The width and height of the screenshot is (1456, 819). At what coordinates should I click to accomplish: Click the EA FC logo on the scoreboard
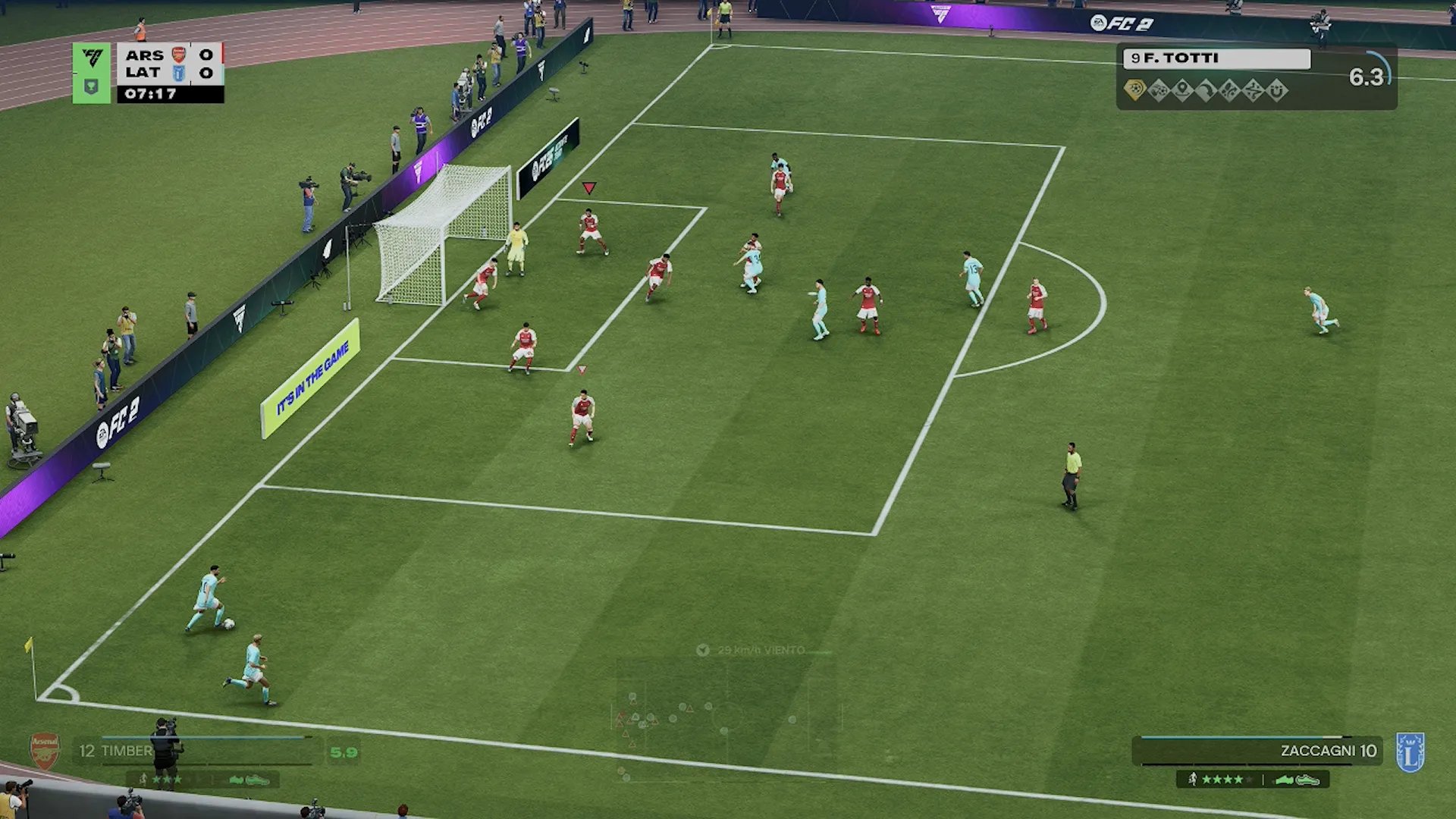[x=92, y=58]
